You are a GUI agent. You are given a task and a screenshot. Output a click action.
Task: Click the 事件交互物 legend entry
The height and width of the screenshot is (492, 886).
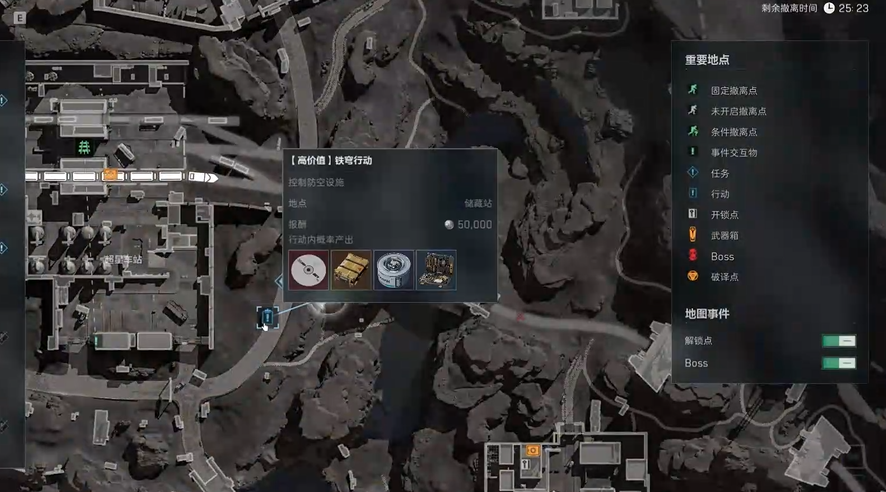[x=733, y=153]
